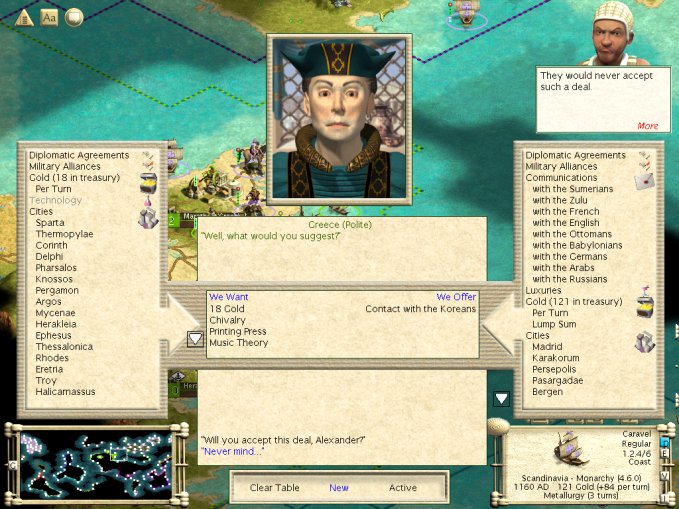
Task: Choose the "Never mind..." dialogue reply
Action: point(230,451)
